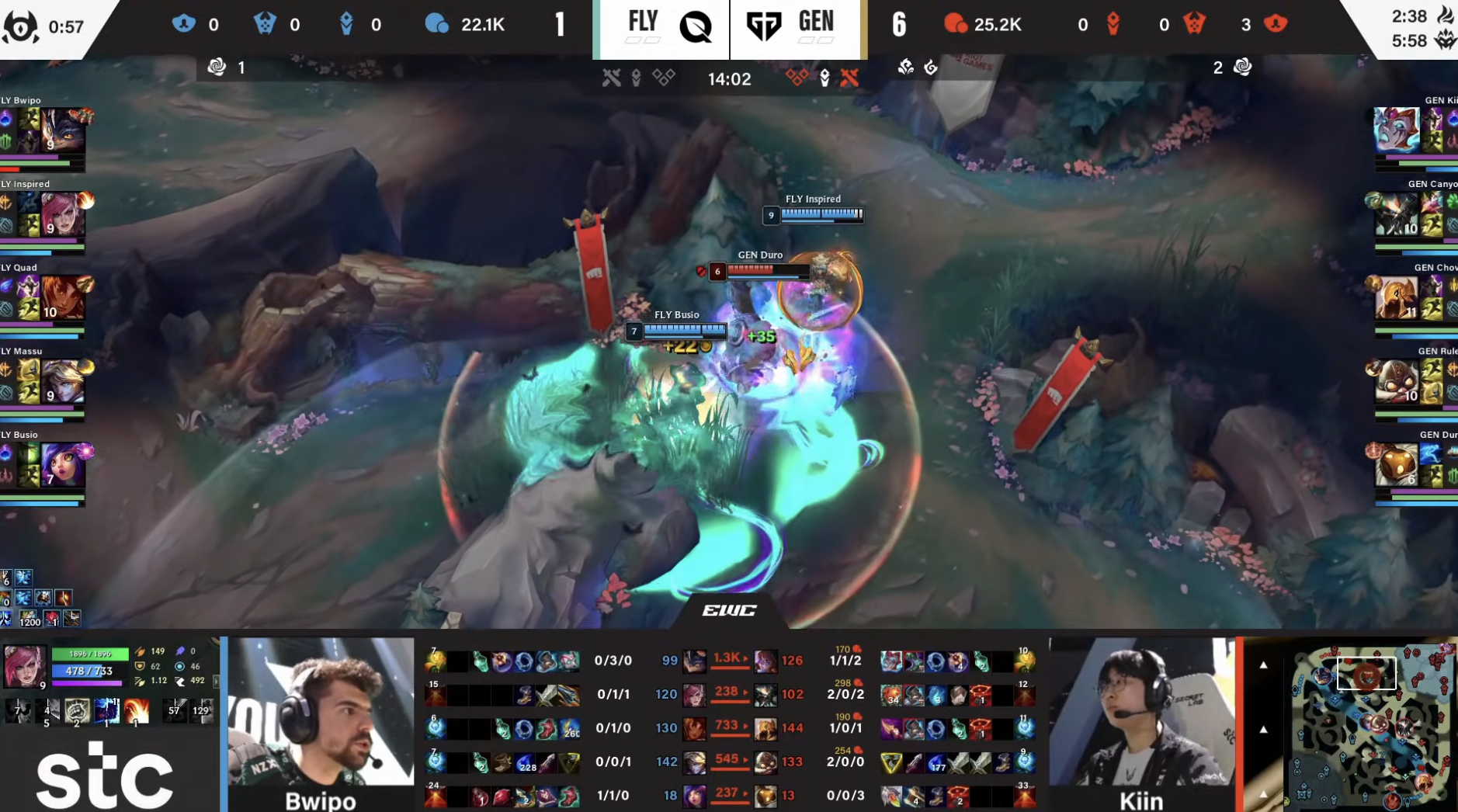Click the FLY towers destroyed icon

point(182,24)
